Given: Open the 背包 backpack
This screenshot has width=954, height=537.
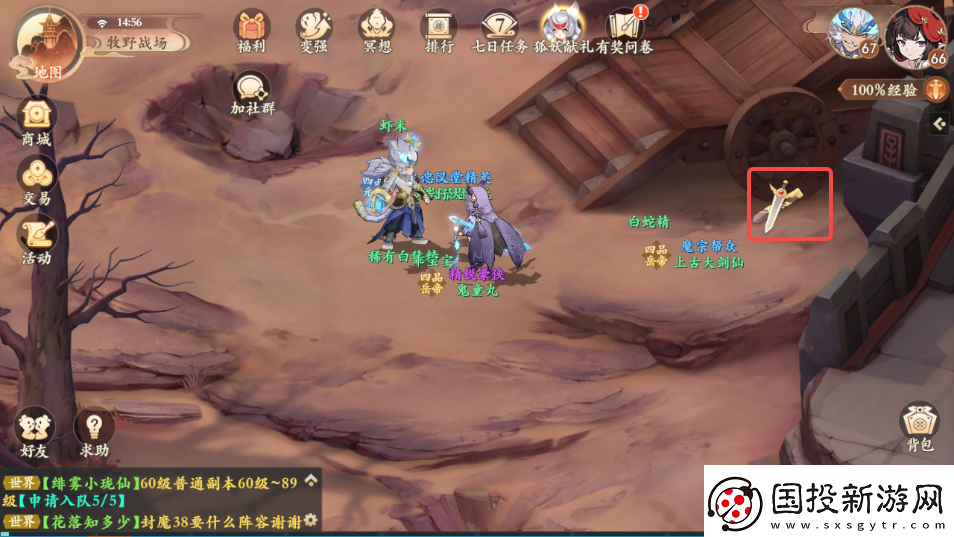Looking at the screenshot, I should point(919,428).
